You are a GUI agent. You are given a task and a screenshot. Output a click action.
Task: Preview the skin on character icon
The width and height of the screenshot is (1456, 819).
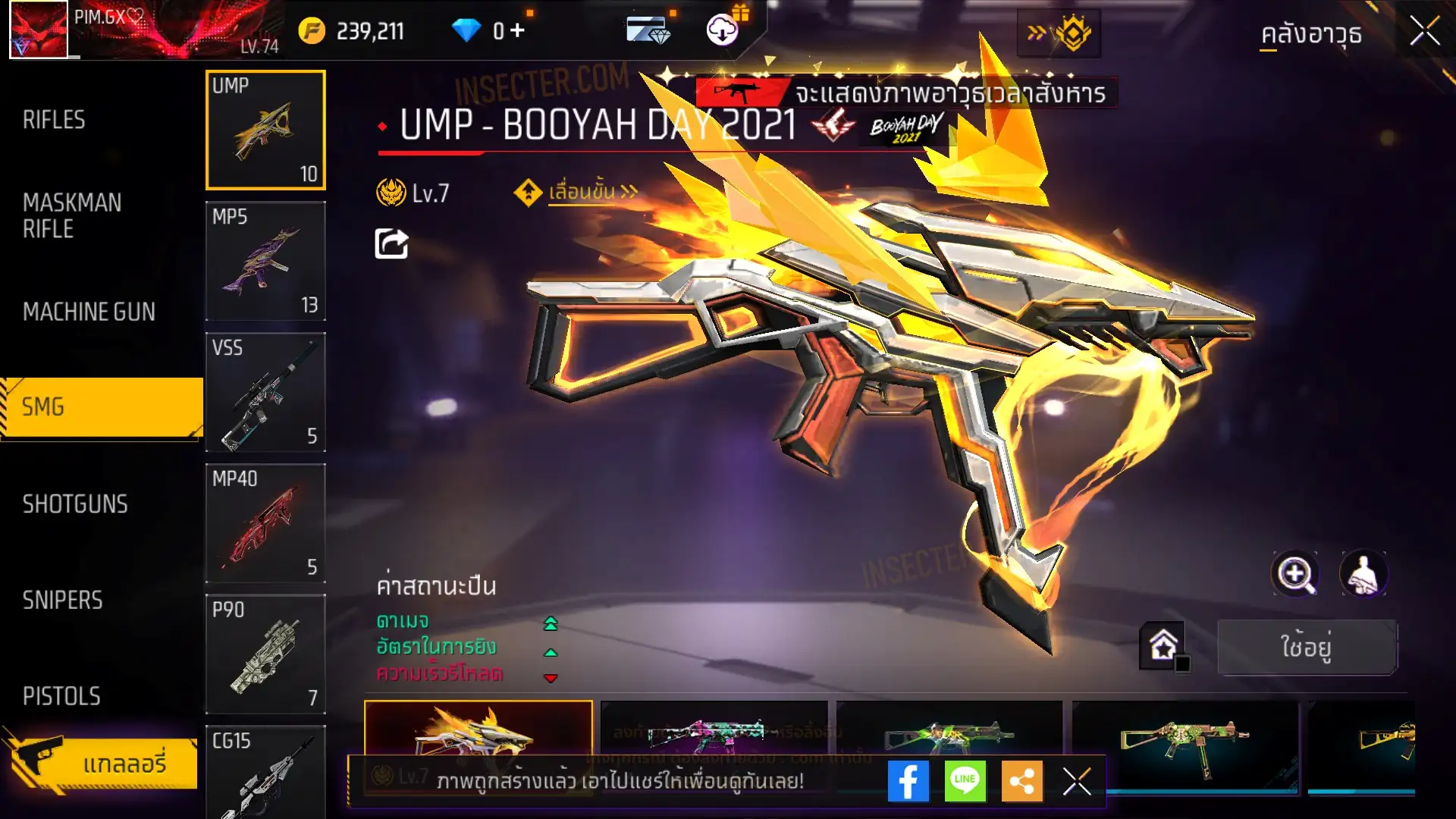pos(1363,574)
